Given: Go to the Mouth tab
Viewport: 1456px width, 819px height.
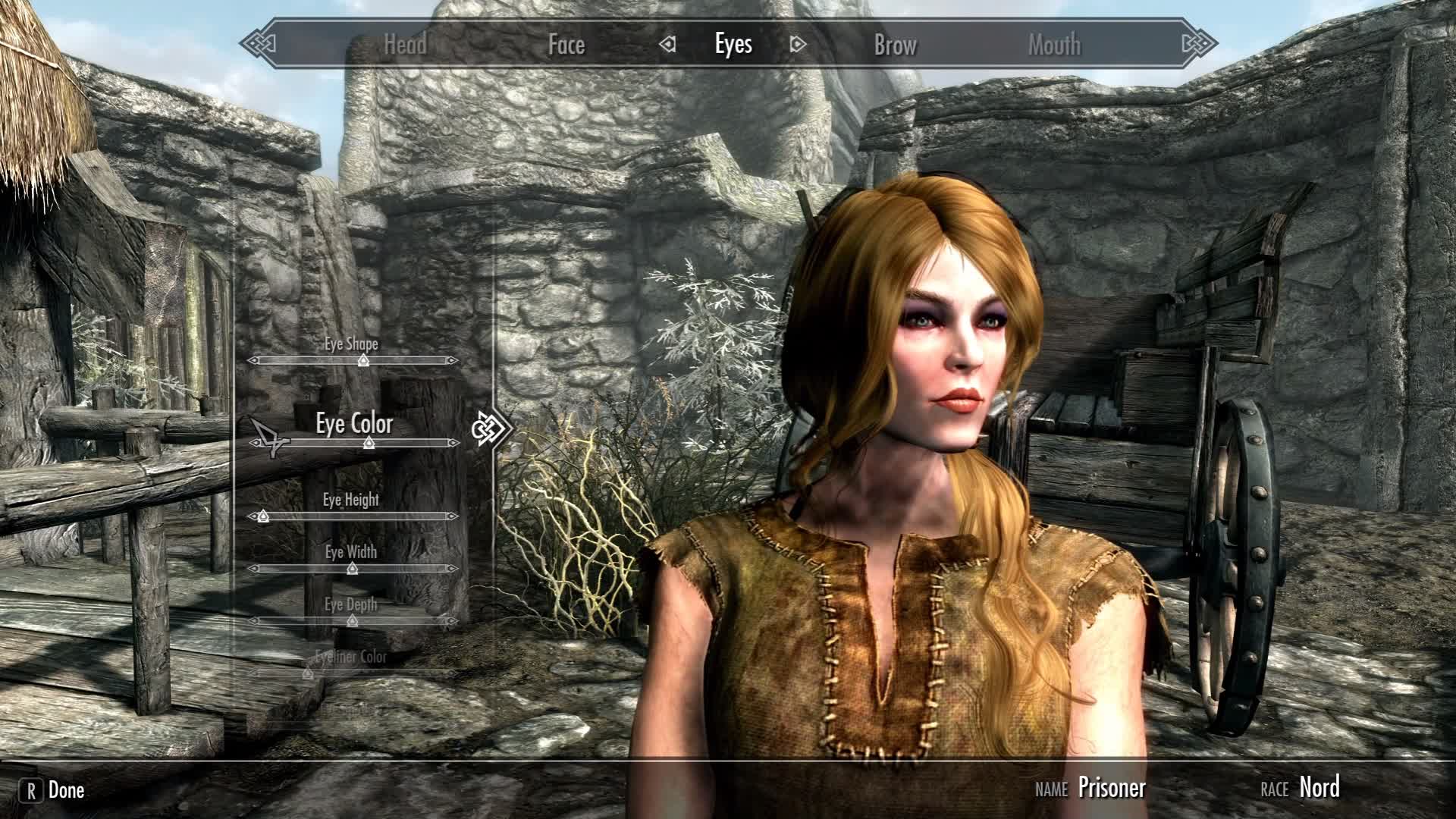Looking at the screenshot, I should click(x=1054, y=45).
